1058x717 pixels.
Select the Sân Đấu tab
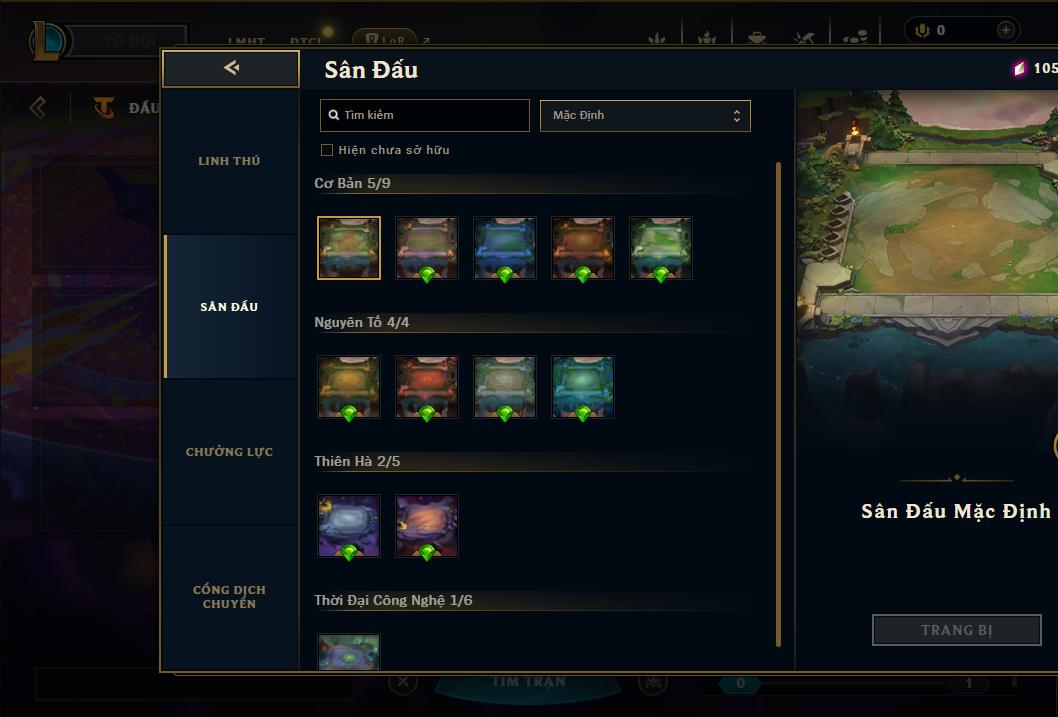point(229,307)
